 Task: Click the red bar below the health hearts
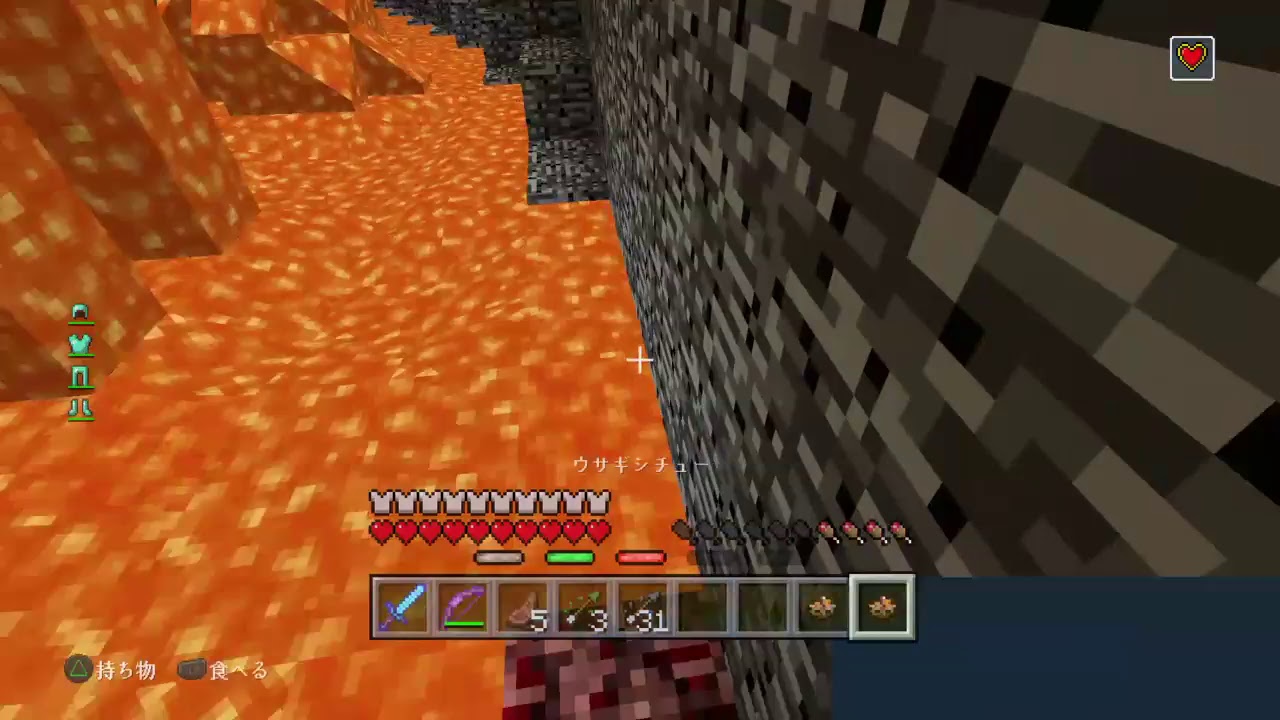641,557
